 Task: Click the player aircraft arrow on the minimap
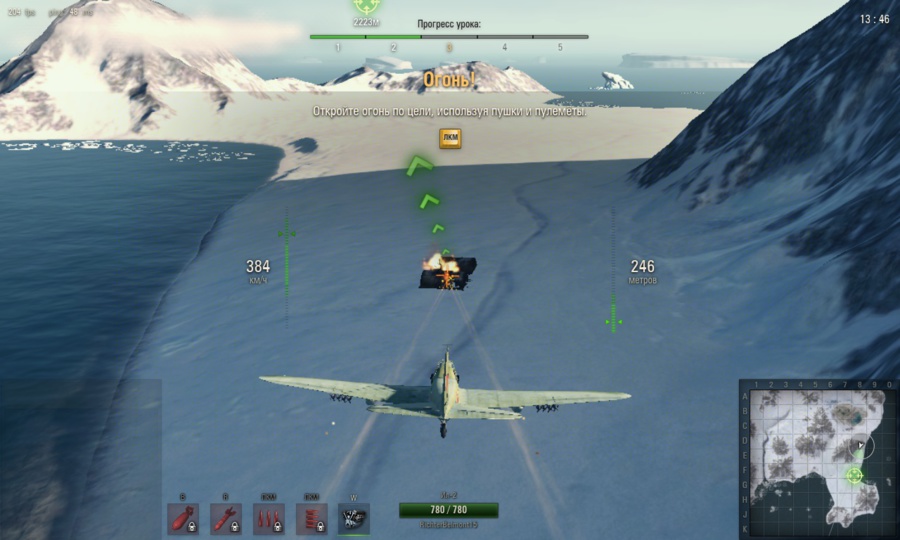point(860,445)
